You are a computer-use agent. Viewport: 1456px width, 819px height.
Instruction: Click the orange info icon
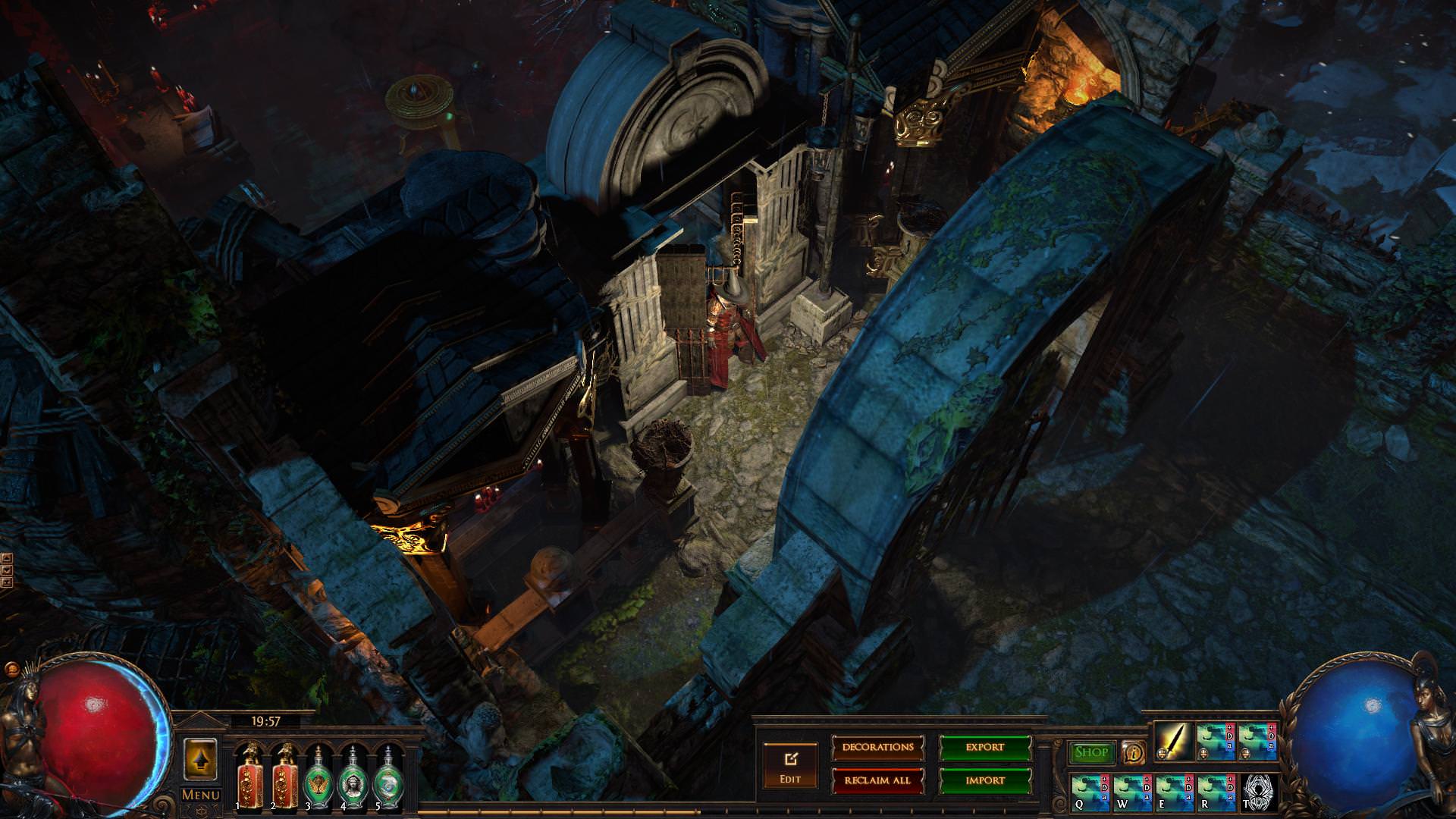pos(1133,752)
